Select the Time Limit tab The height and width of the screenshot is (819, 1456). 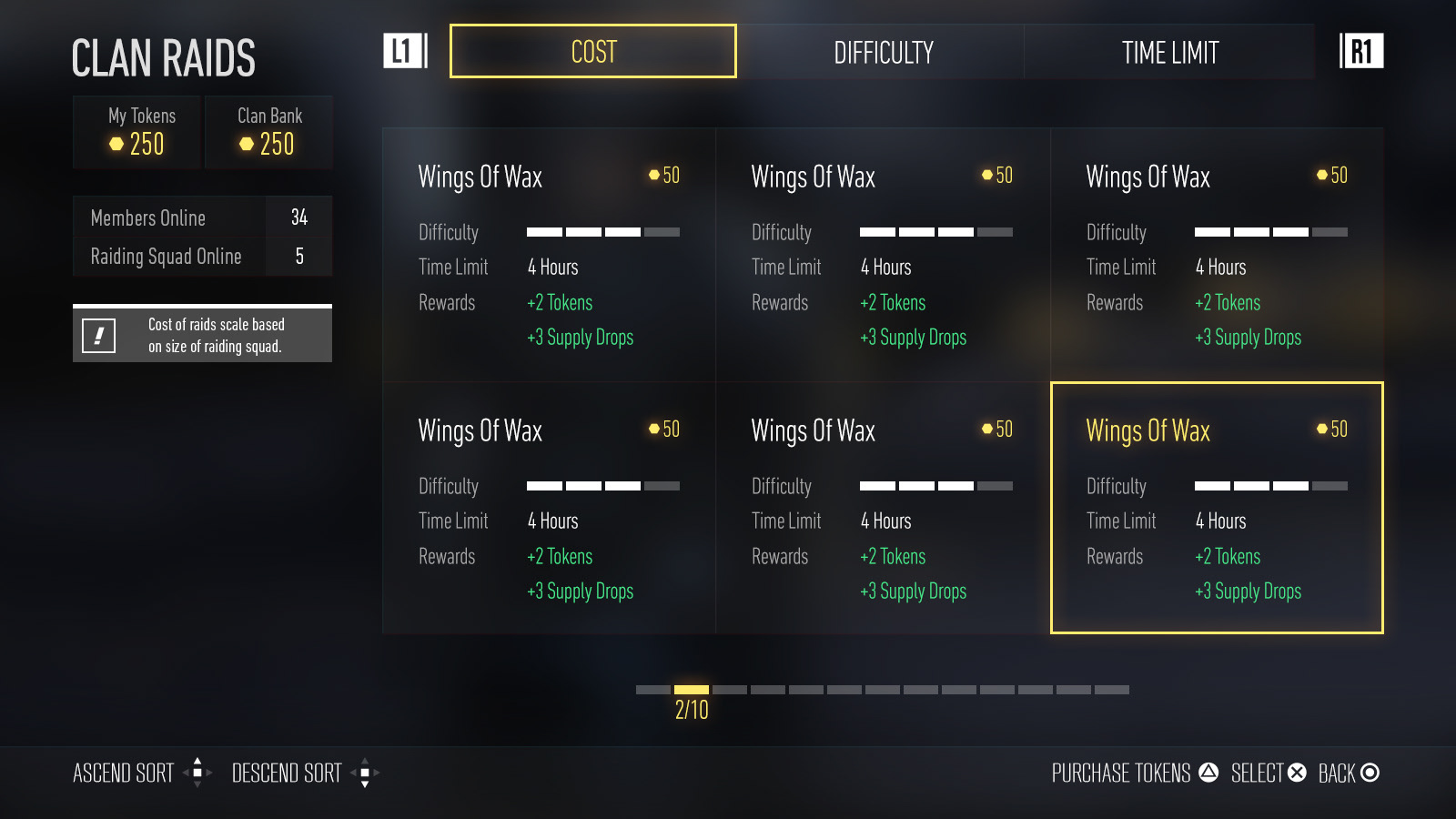click(x=1169, y=53)
